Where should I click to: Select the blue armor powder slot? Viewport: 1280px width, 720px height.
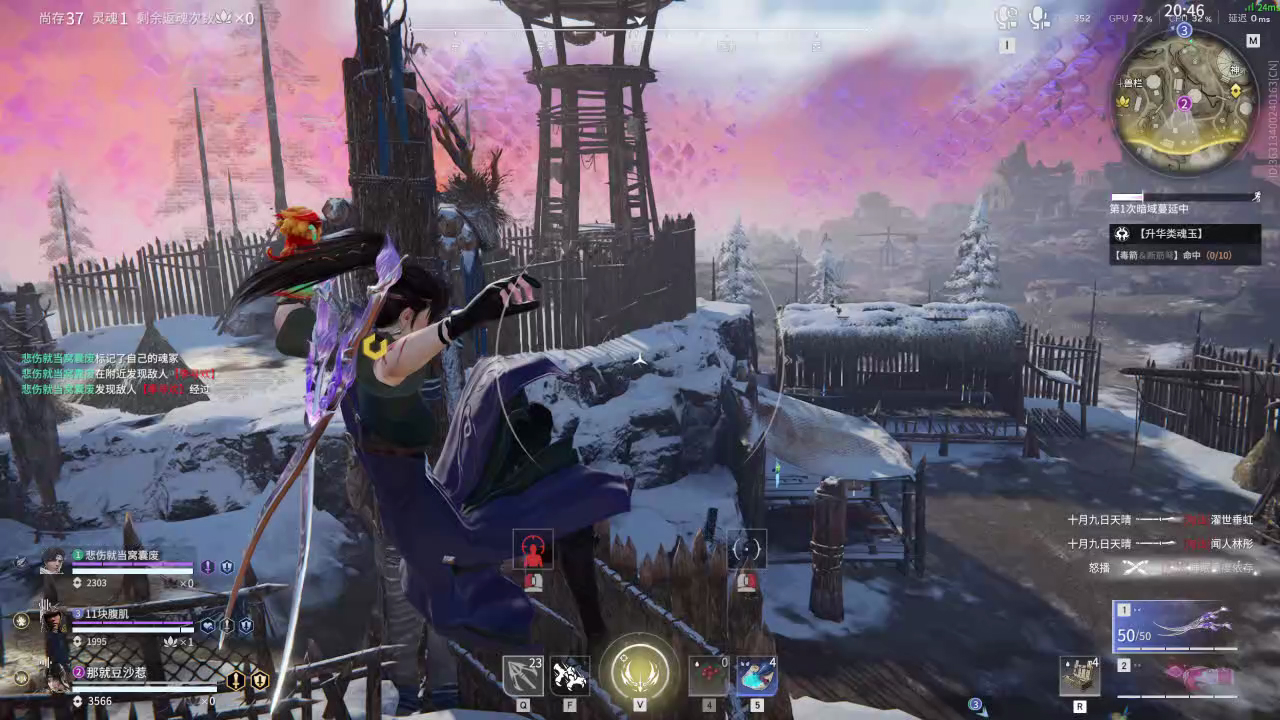(757, 676)
